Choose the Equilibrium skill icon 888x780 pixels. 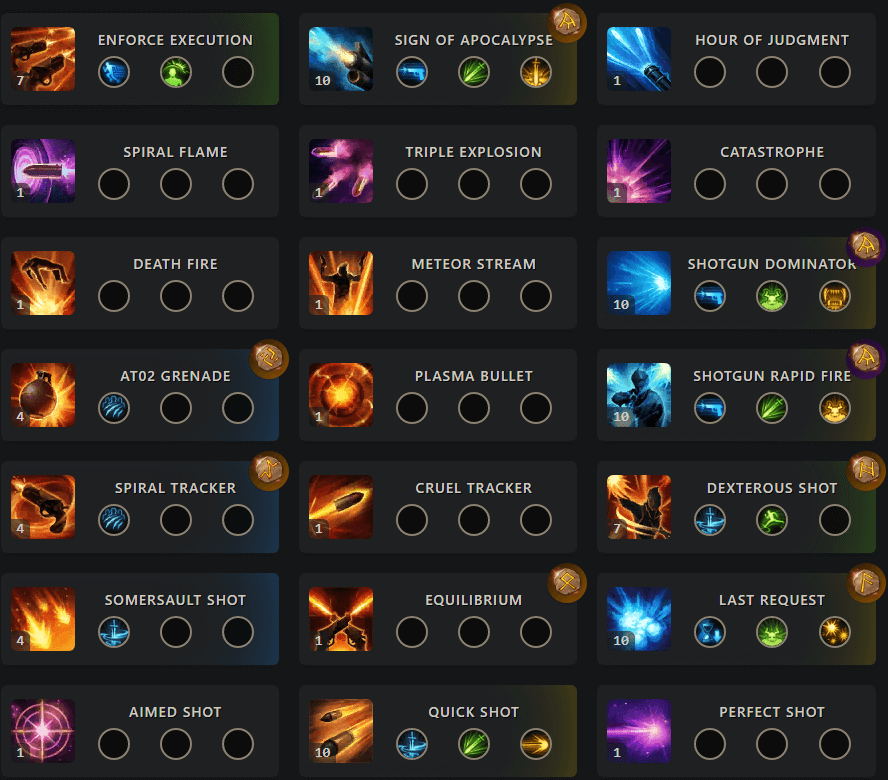tap(341, 619)
